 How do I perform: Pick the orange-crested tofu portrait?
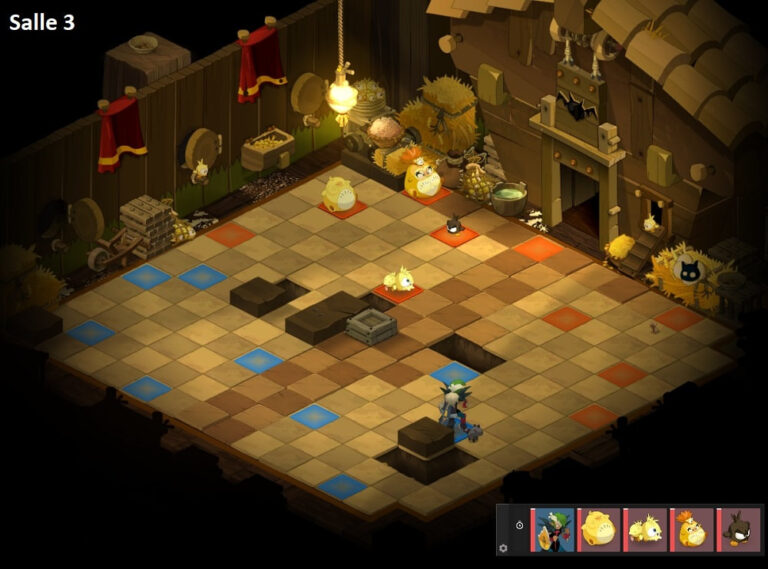pyautogui.click(x=692, y=530)
